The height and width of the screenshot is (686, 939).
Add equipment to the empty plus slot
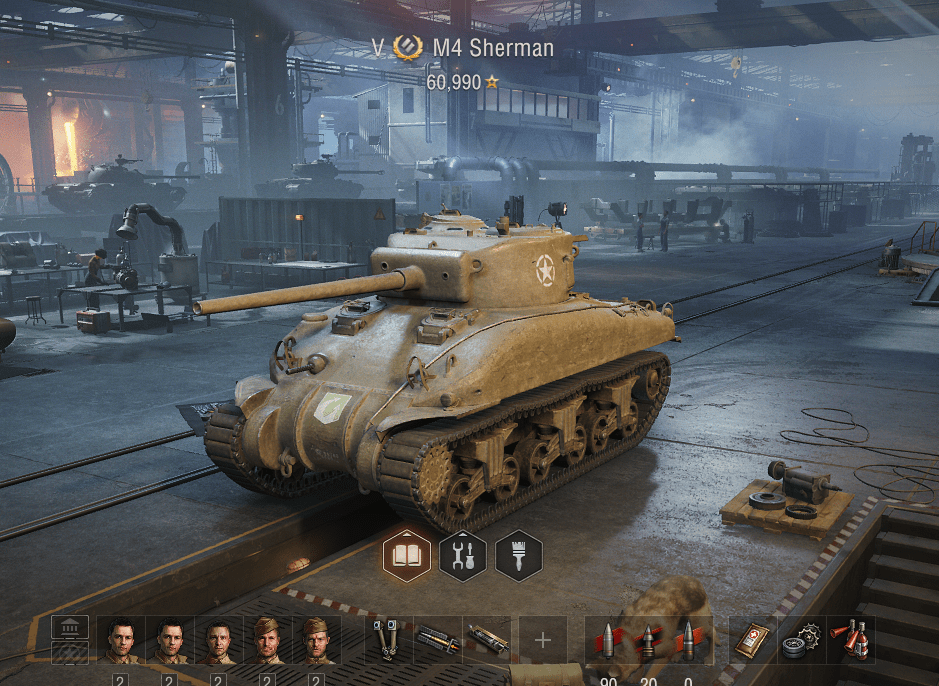click(x=543, y=640)
